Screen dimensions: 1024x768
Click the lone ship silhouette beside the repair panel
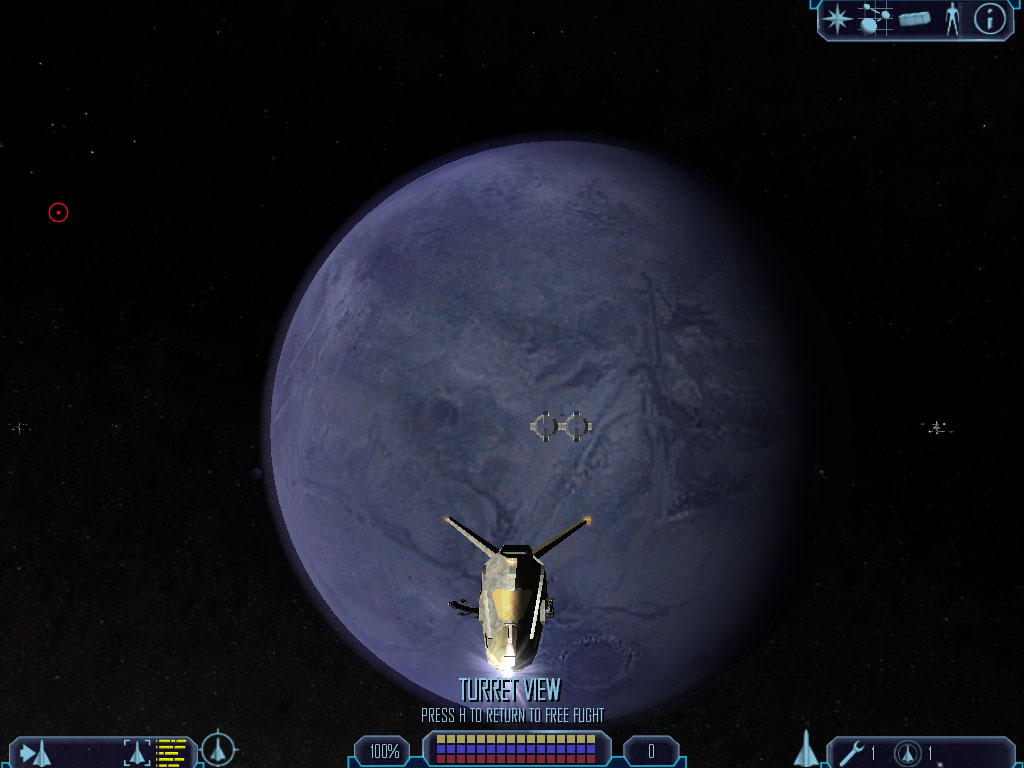coord(806,749)
